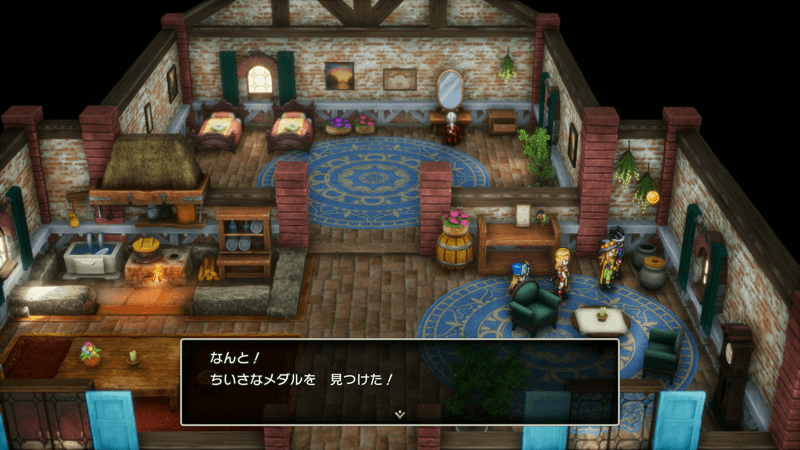The width and height of the screenshot is (800, 450).
Task: Click the small medal message box
Action: pyautogui.click(x=400, y=380)
